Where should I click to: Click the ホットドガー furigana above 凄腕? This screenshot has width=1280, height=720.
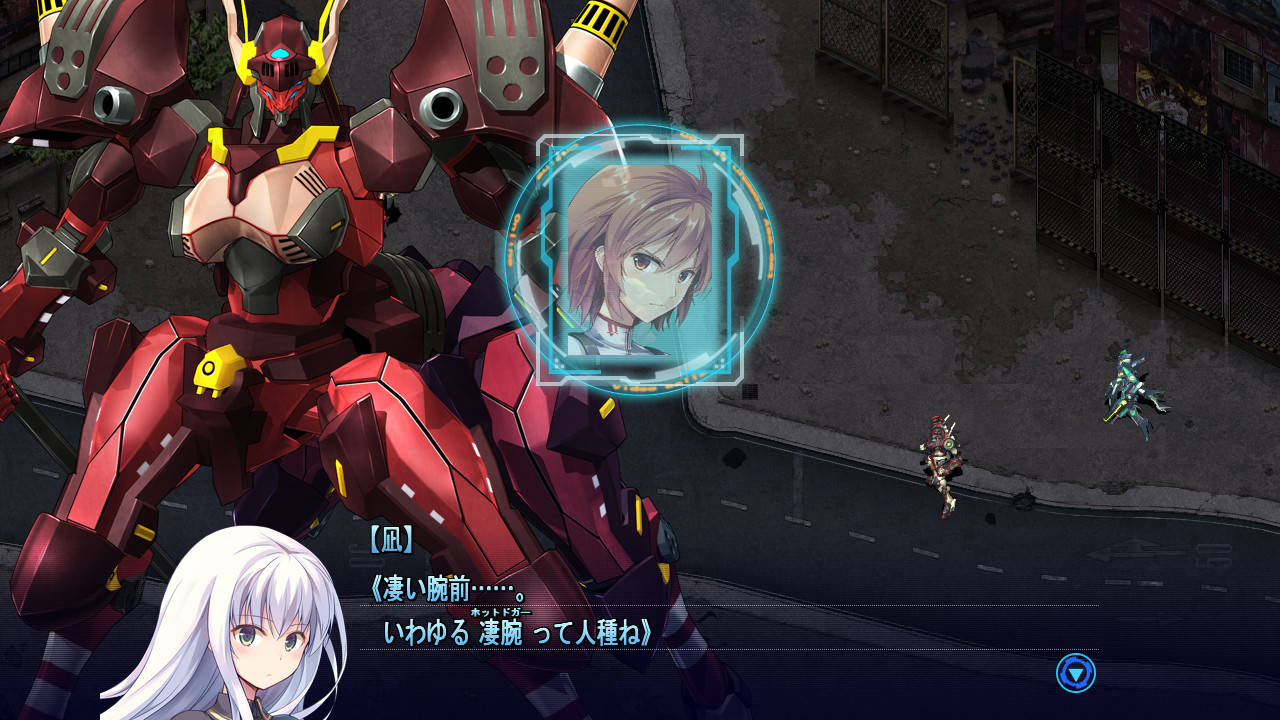(501, 612)
